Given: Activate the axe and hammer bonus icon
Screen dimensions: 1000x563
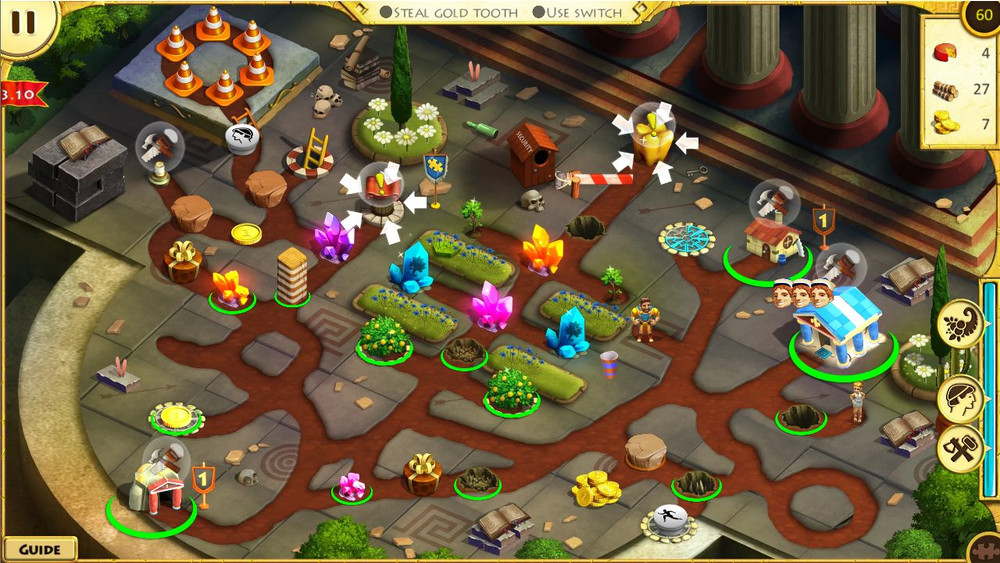Looking at the screenshot, I should [959, 450].
